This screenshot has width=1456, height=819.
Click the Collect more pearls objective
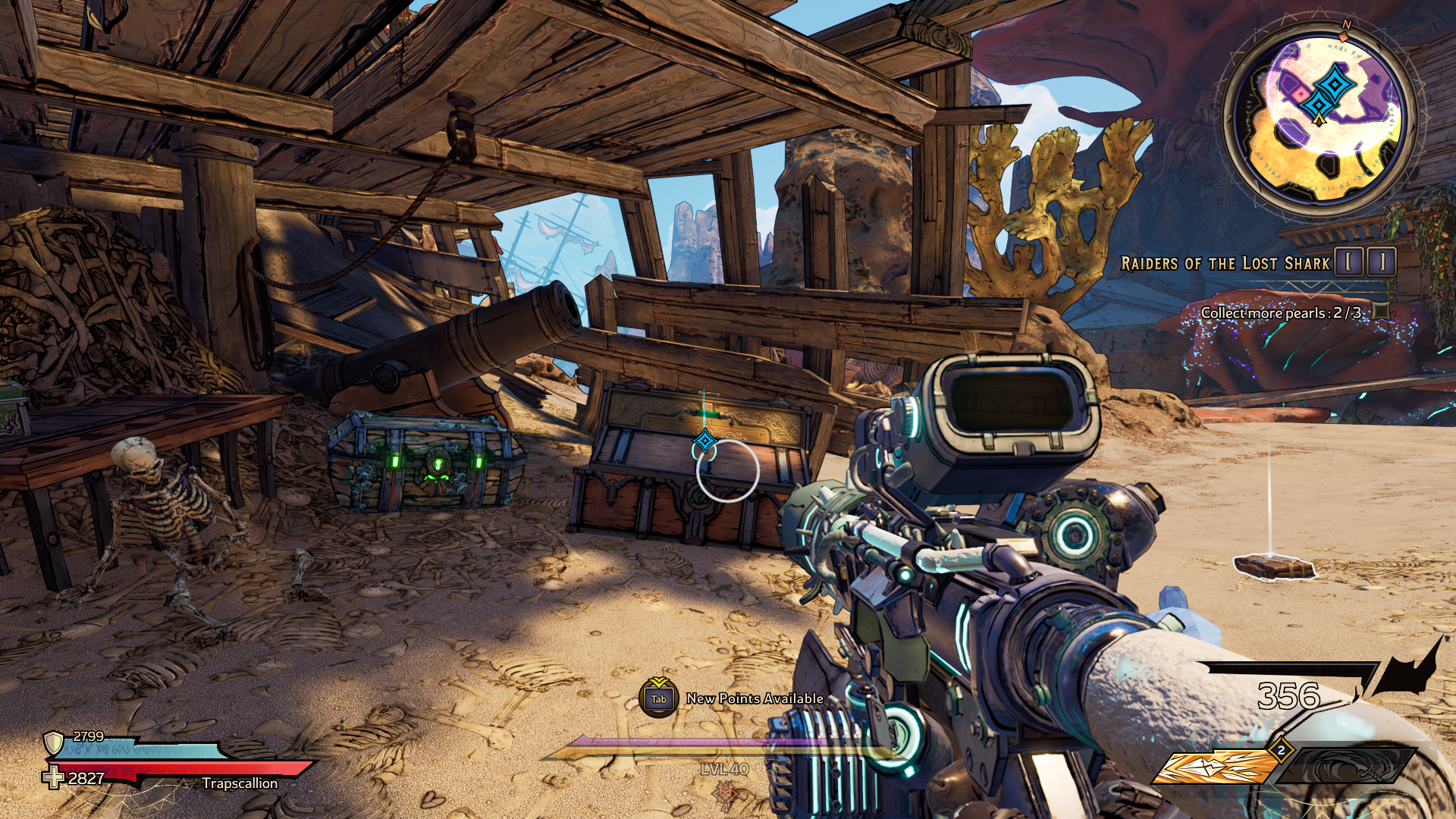[1280, 312]
